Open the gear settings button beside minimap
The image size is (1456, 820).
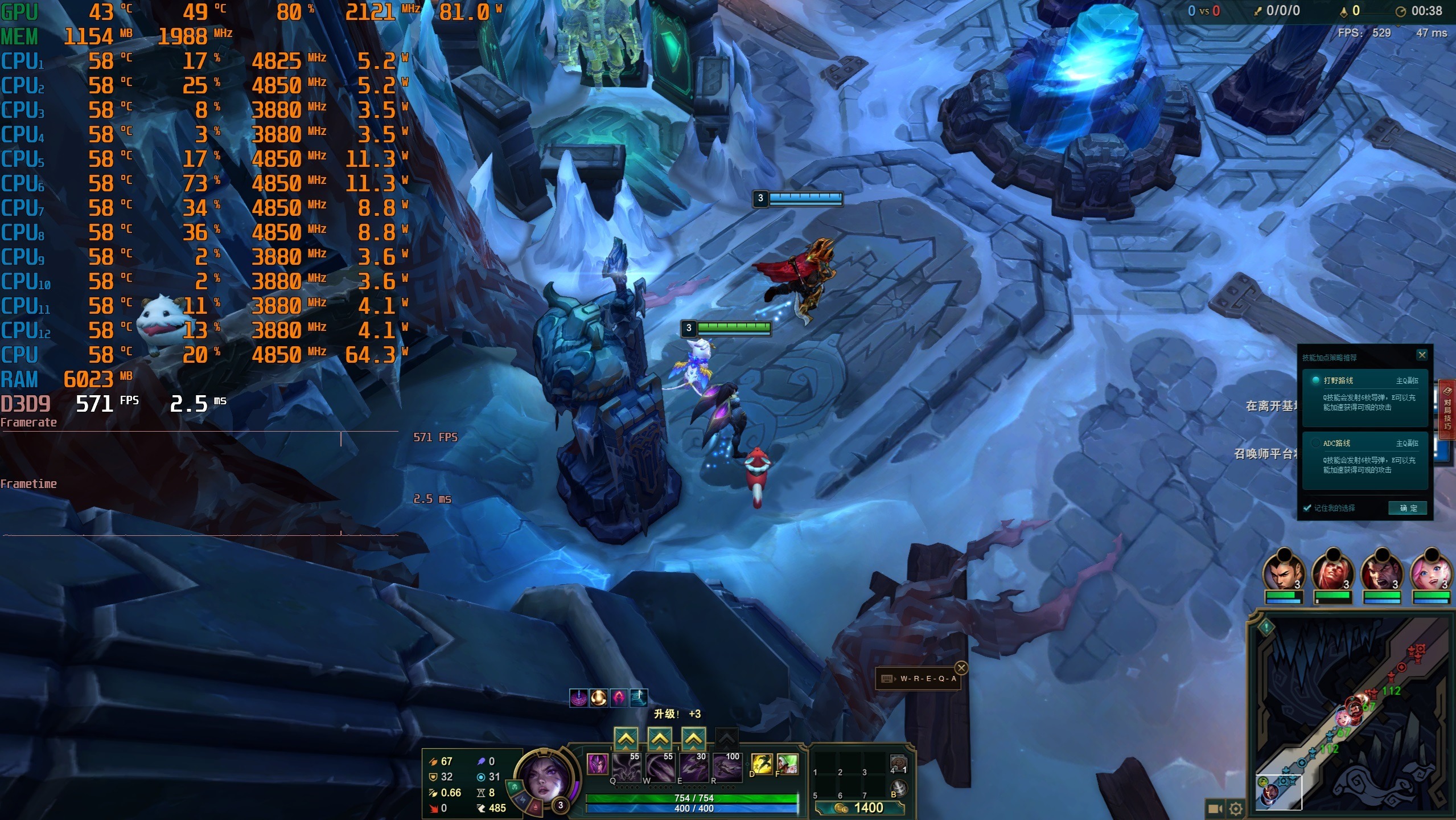point(1236,809)
